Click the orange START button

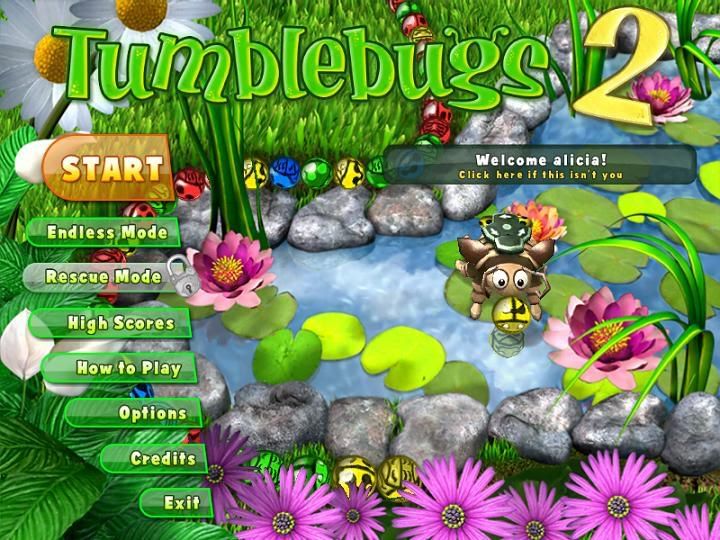pos(112,167)
